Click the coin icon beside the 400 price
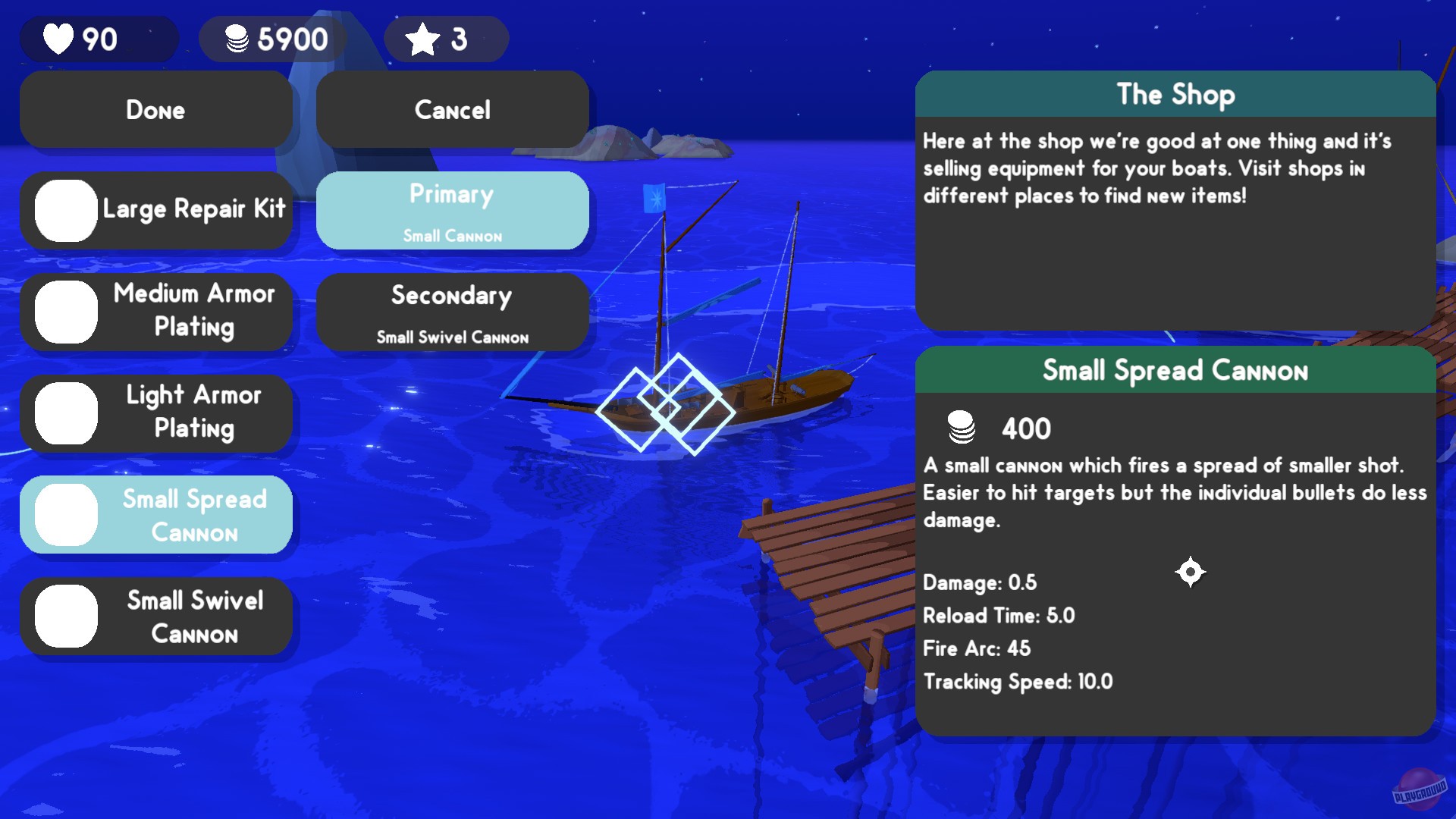Image resolution: width=1456 pixels, height=819 pixels. pyautogui.click(x=962, y=428)
